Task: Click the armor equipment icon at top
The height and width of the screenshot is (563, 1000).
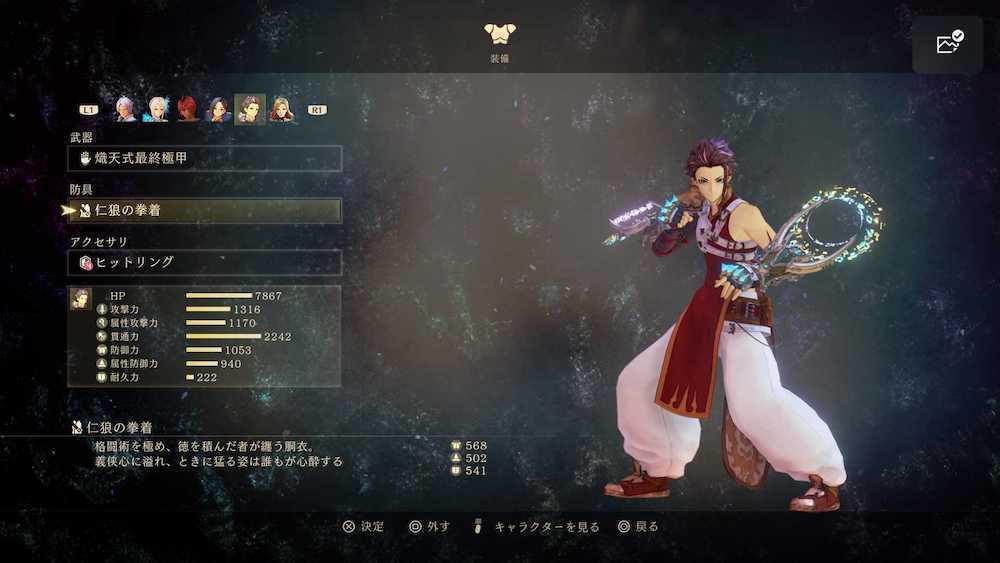Action: coord(498,35)
